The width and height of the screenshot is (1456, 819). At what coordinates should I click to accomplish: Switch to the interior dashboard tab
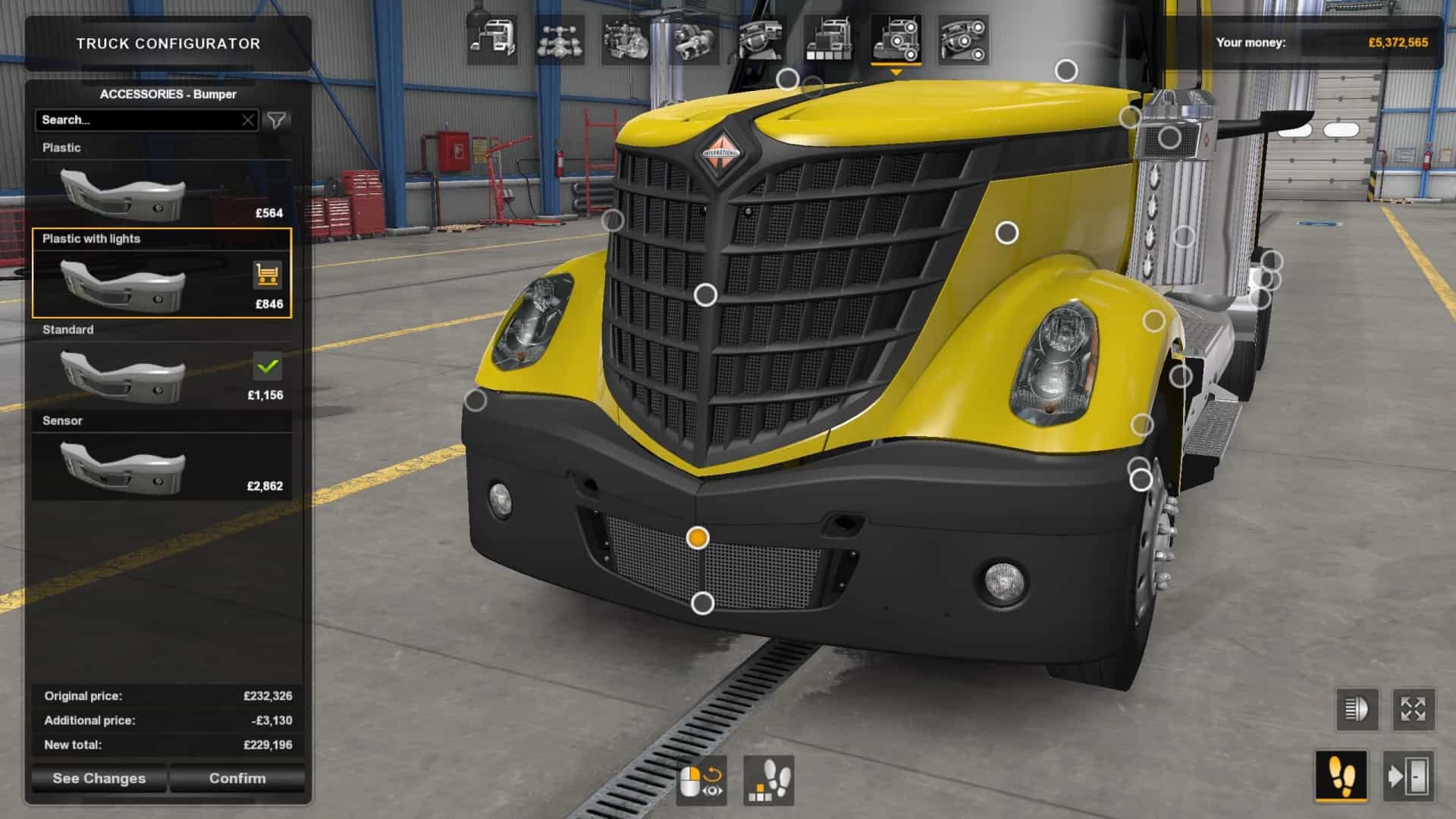tap(761, 39)
